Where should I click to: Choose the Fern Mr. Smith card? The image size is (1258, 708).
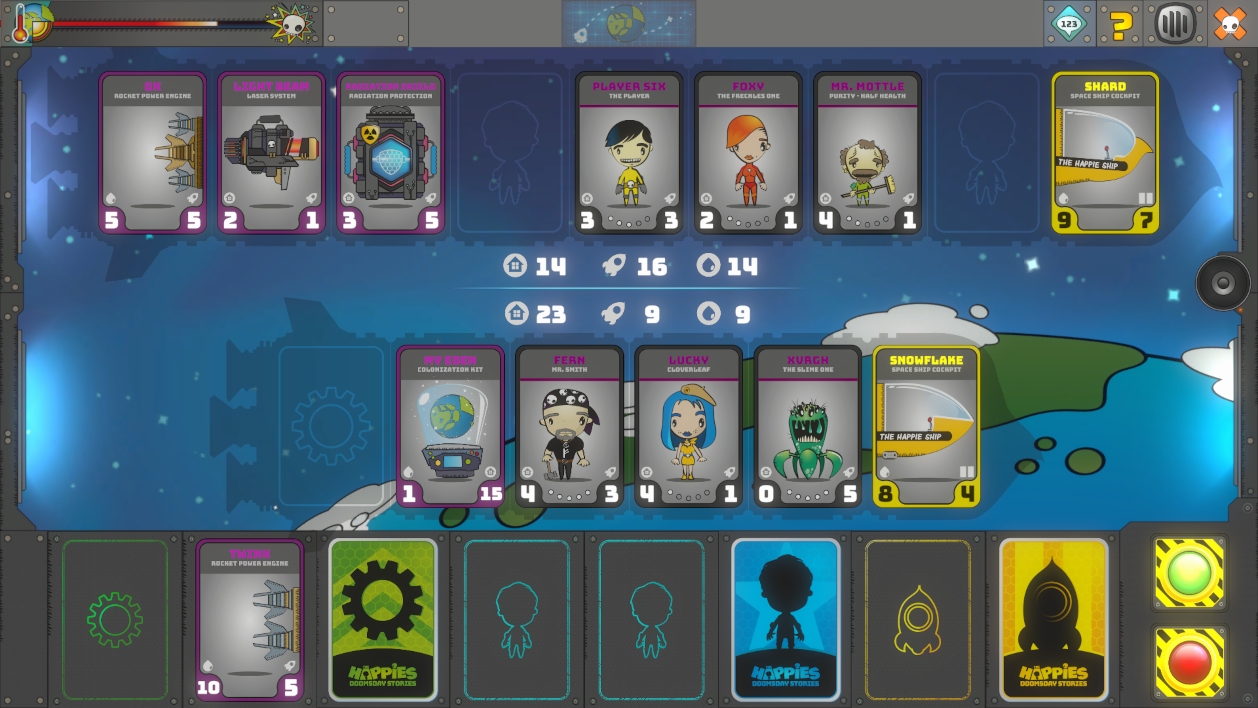tap(570, 426)
